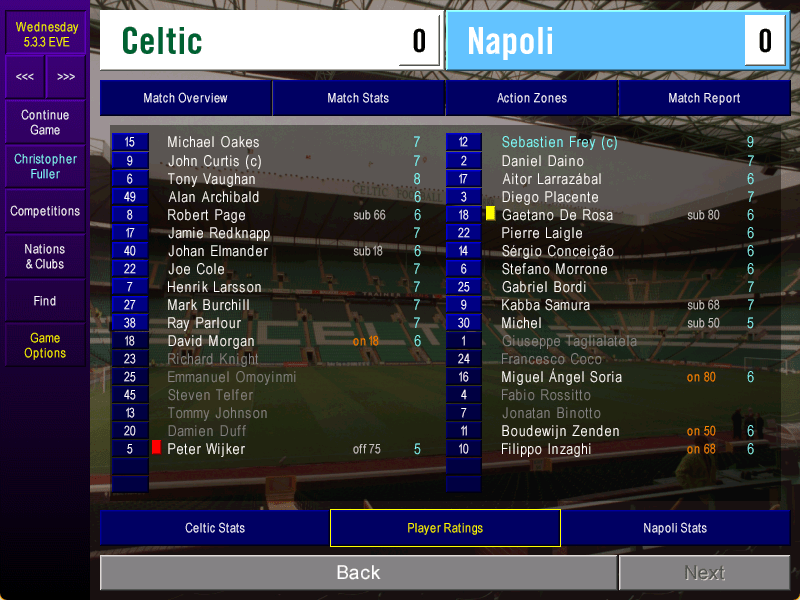
Task: Go forward with the >>> arrow
Action: coord(66,77)
